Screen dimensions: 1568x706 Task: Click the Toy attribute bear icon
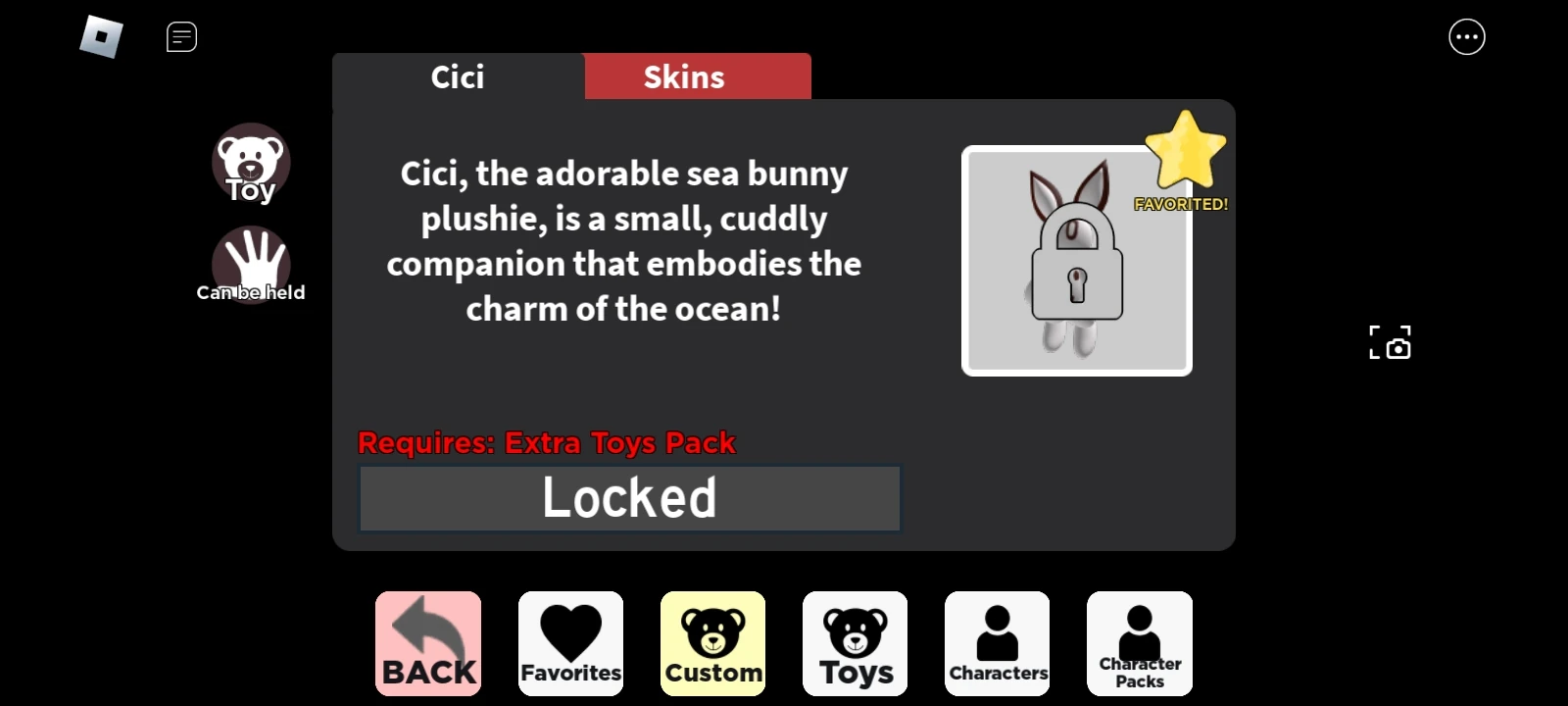251,164
